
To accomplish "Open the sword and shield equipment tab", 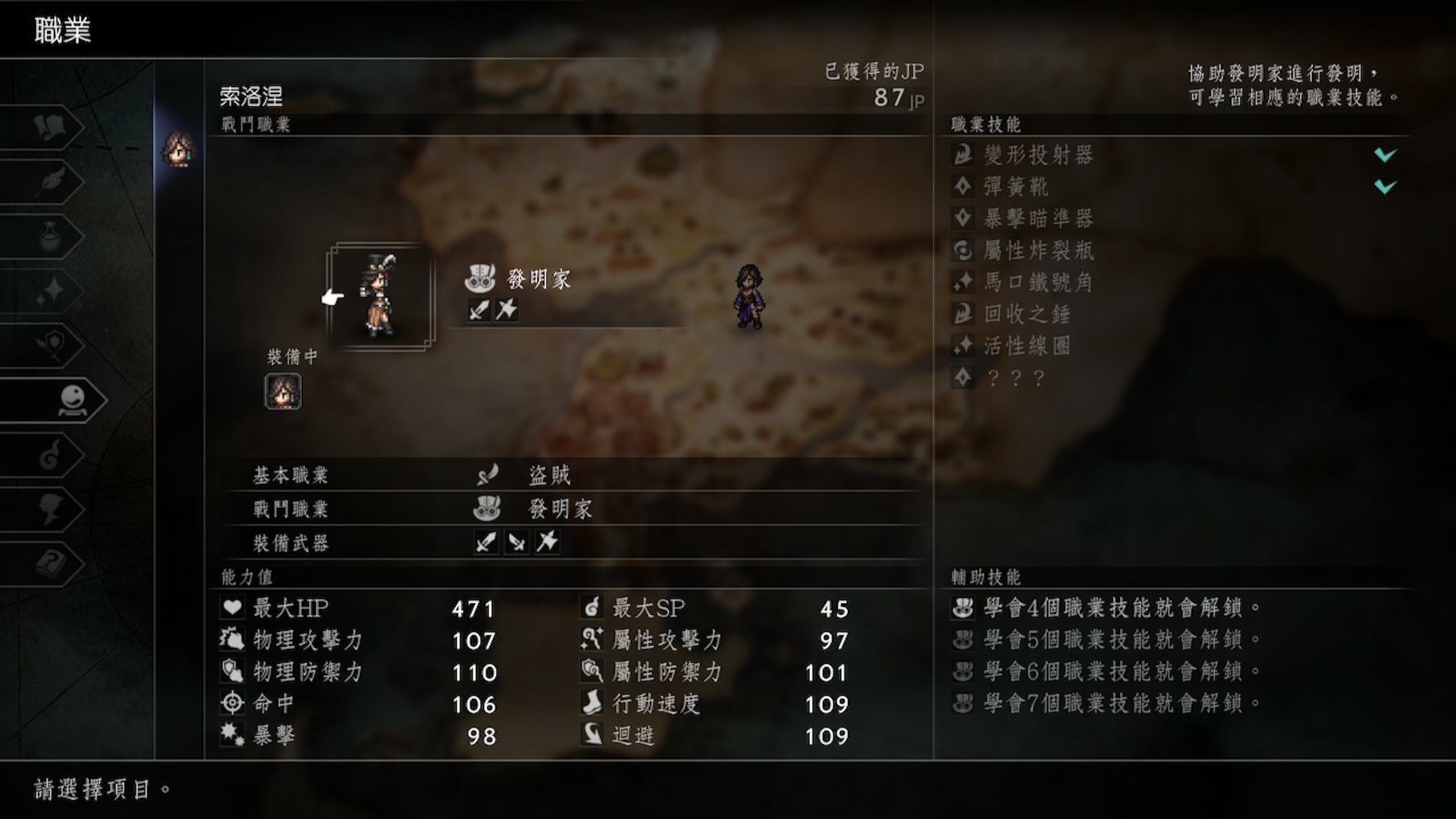I will (x=51, y=345).
